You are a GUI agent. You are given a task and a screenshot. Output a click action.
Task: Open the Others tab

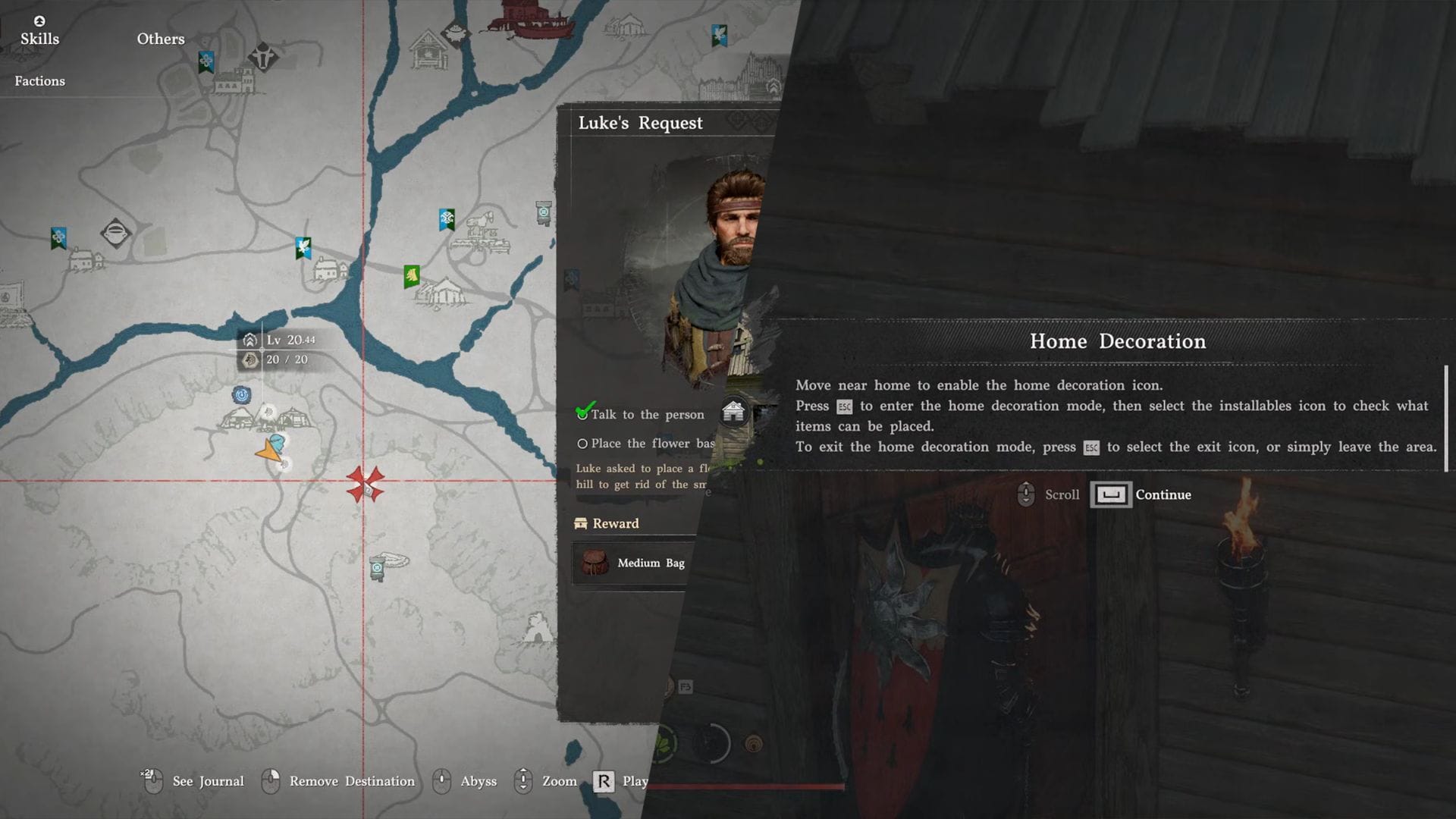click(x=160, y=39)
